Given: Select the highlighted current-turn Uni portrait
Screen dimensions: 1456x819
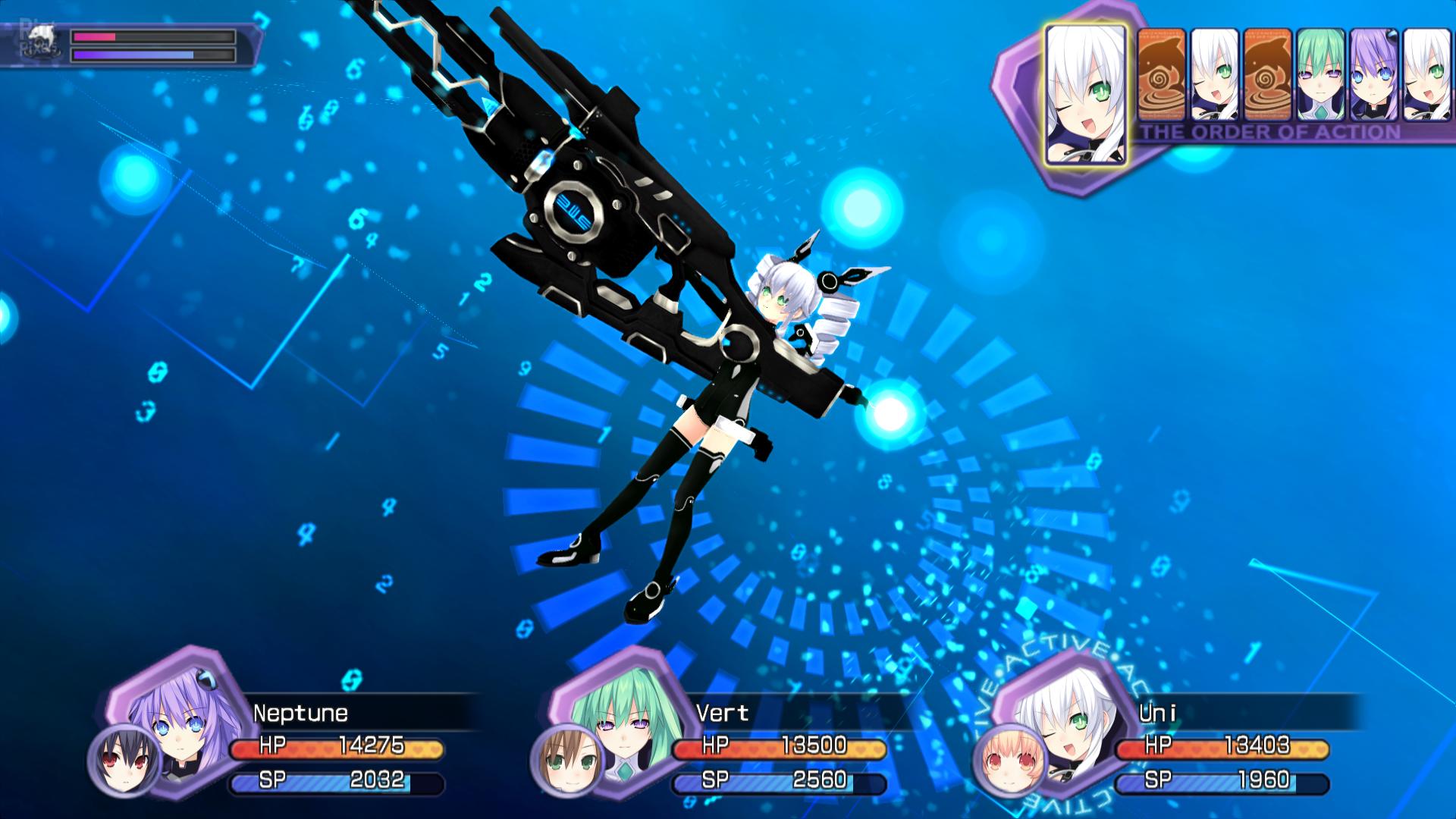Looking at the screenshot, I should [1085, 95].
